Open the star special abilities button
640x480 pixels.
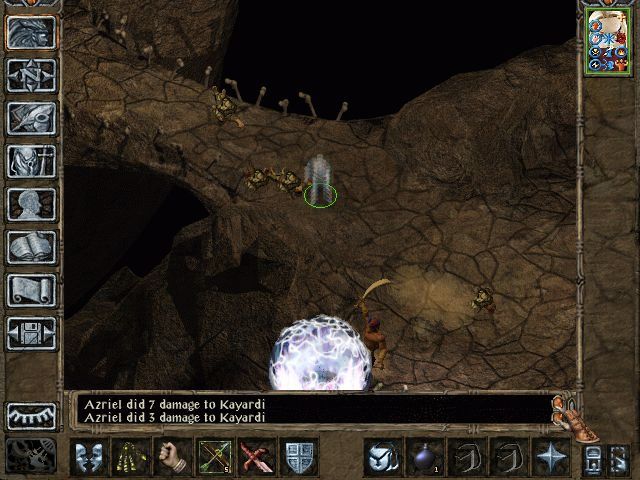(550, 457)
